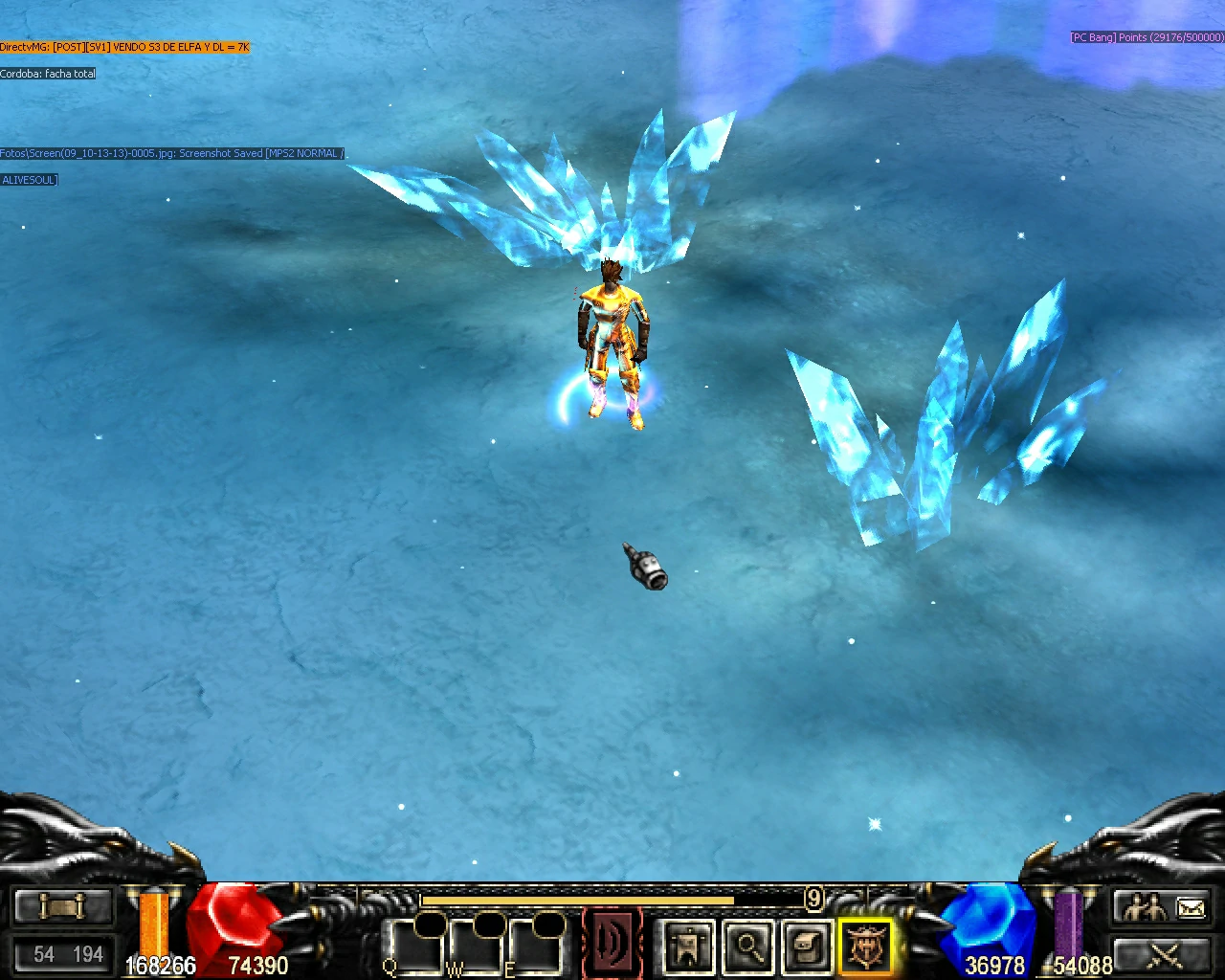Click the DirectvMG vendor chat message
This screenshot has height=980, width=1225.
pyautogui.click(x=124, y=46)
